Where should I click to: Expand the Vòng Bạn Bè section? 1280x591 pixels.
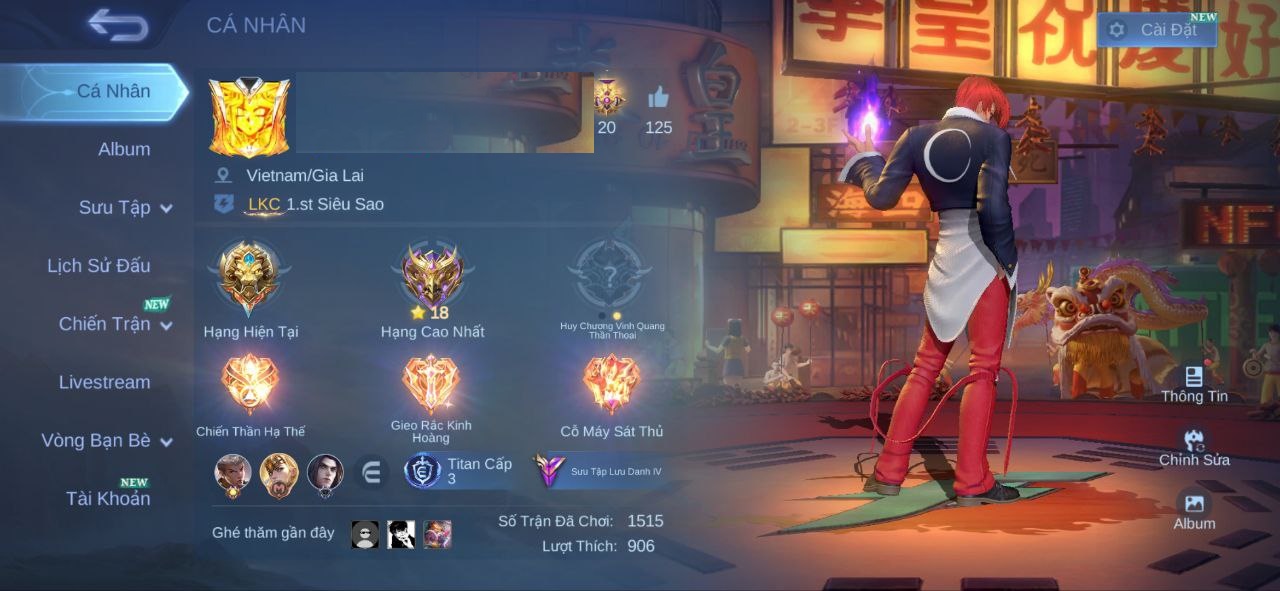point(106,441)
